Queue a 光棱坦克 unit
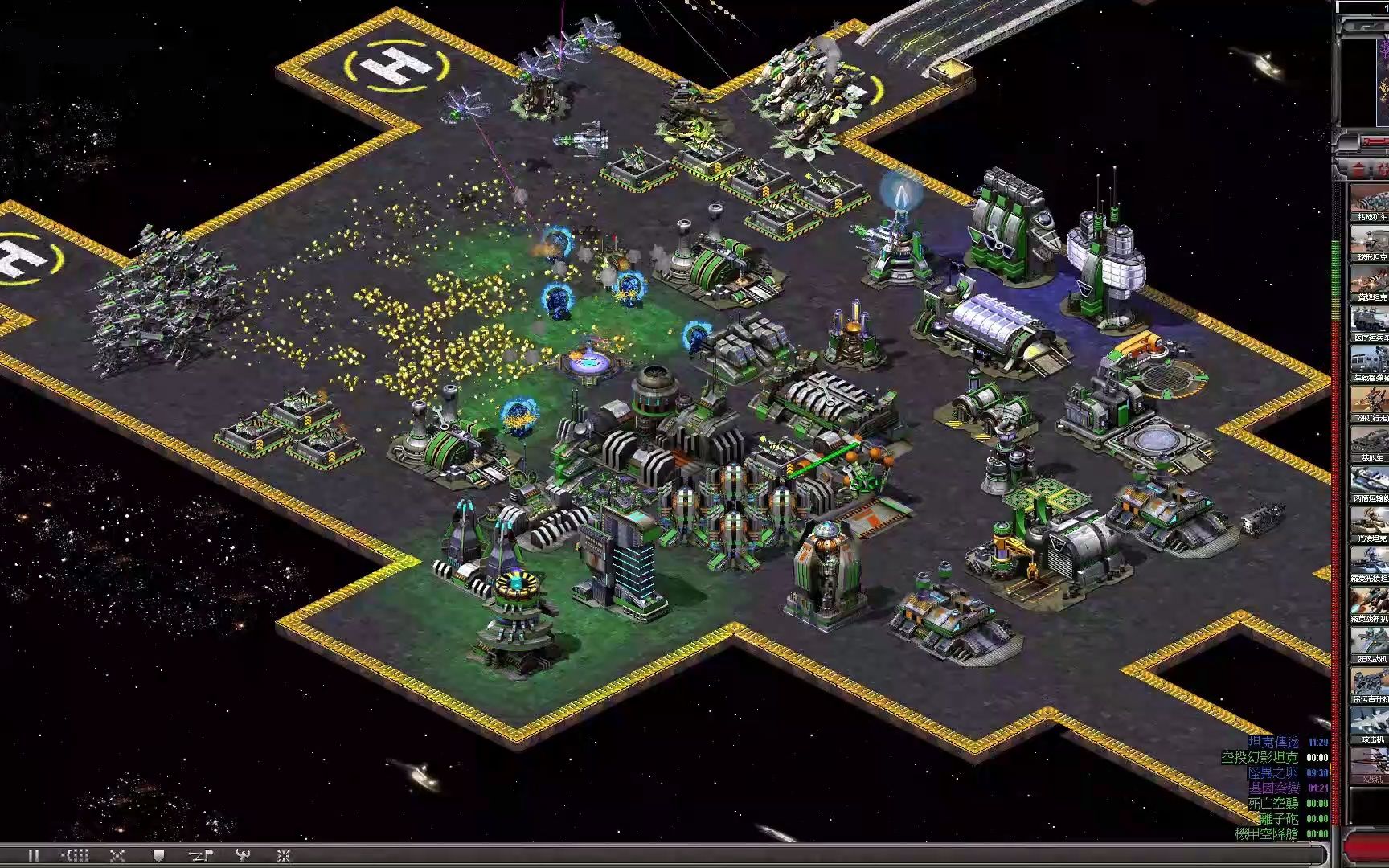Image resolution: width=1389 pixels, height=868 pixels. coord(1370,522)
